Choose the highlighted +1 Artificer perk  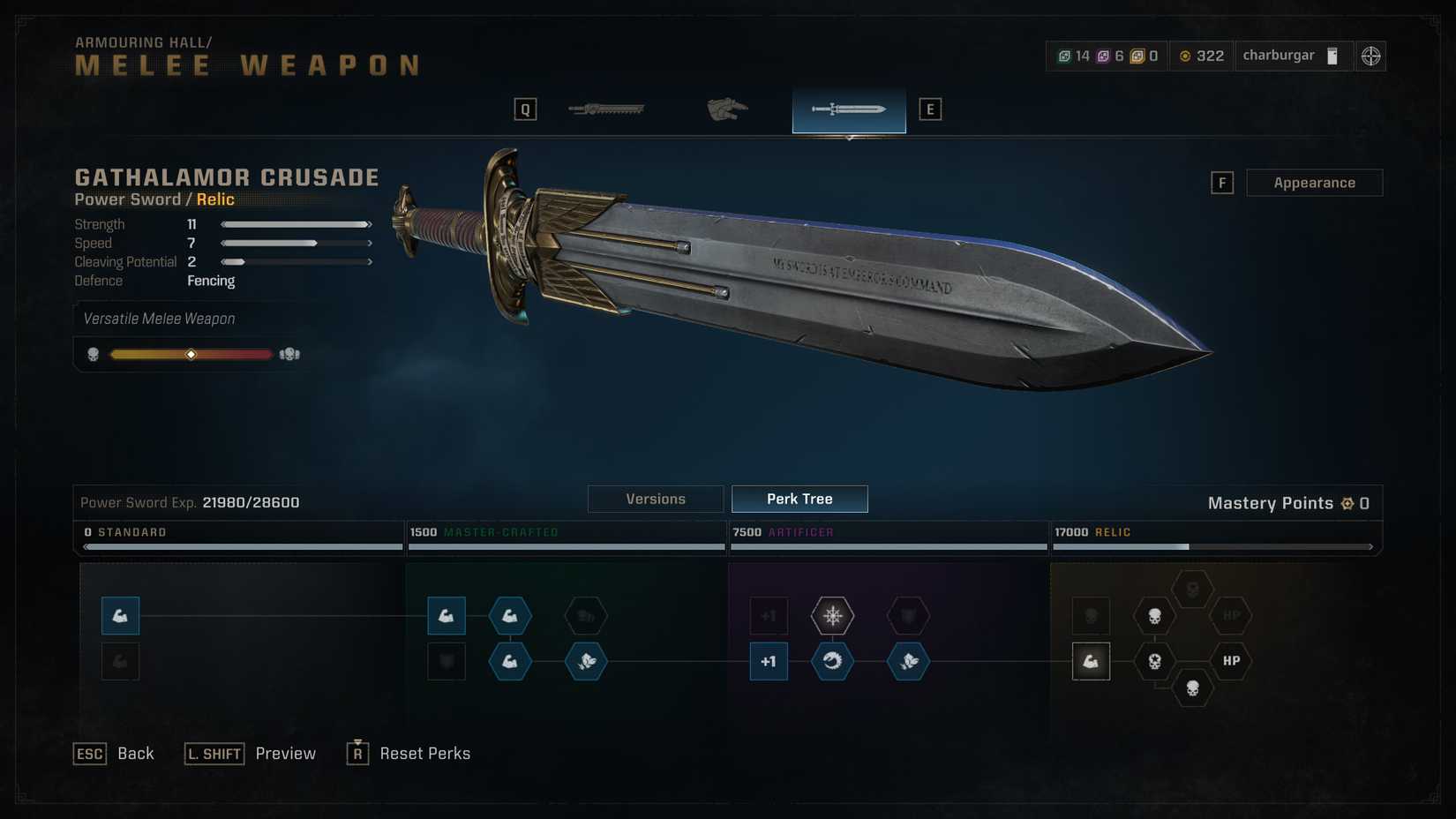(x=769, y=661)
